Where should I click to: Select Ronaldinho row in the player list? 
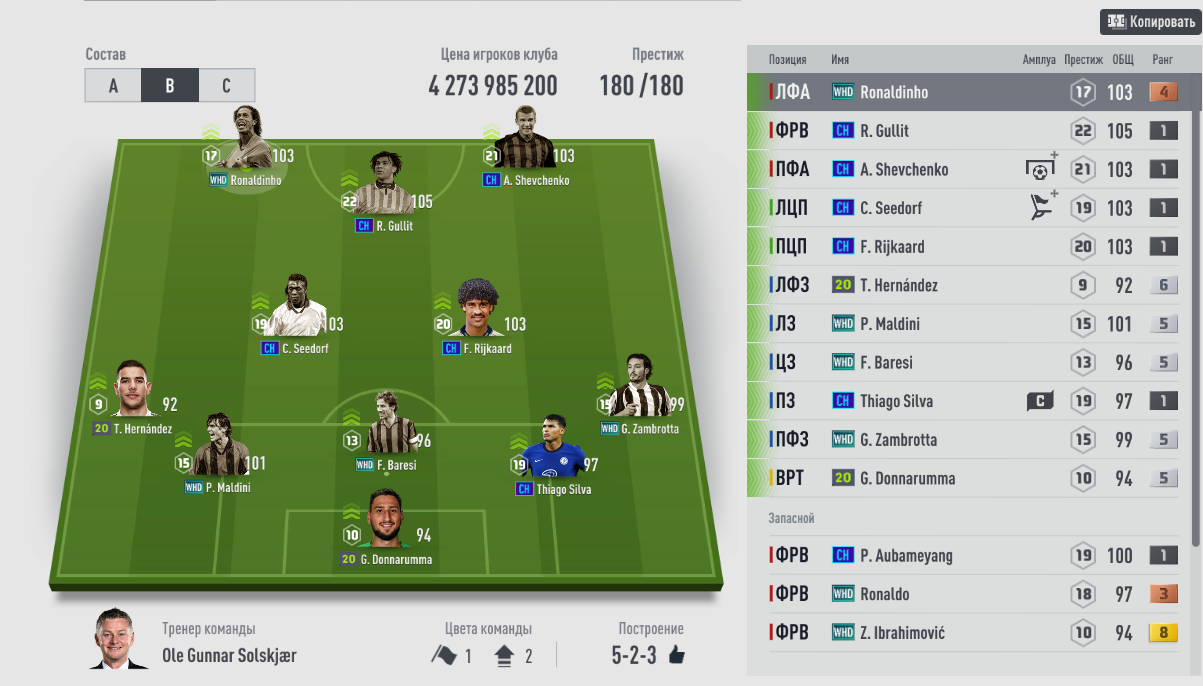(x=960, y=92)
